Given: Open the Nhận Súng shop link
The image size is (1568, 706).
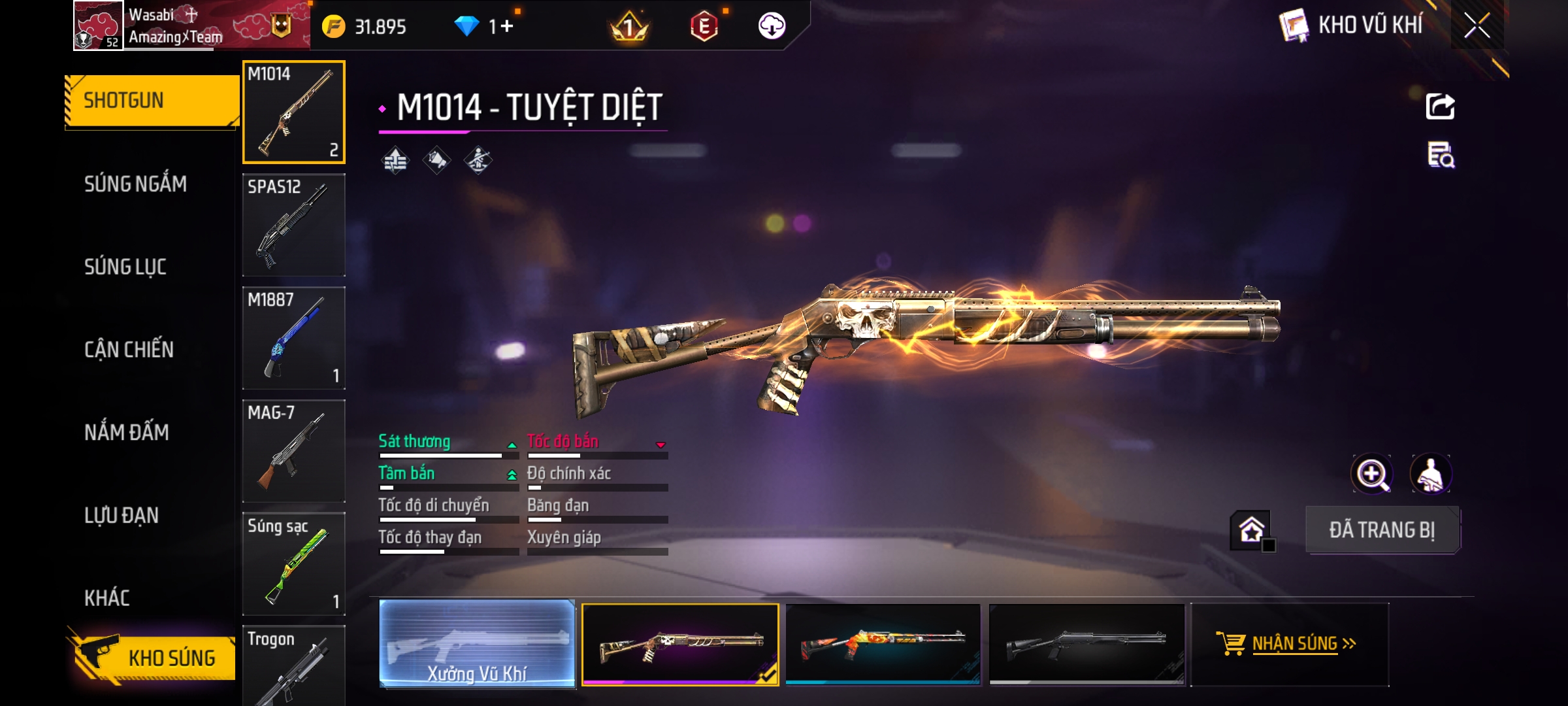Looking at the screenshot, I should 1290,644.
